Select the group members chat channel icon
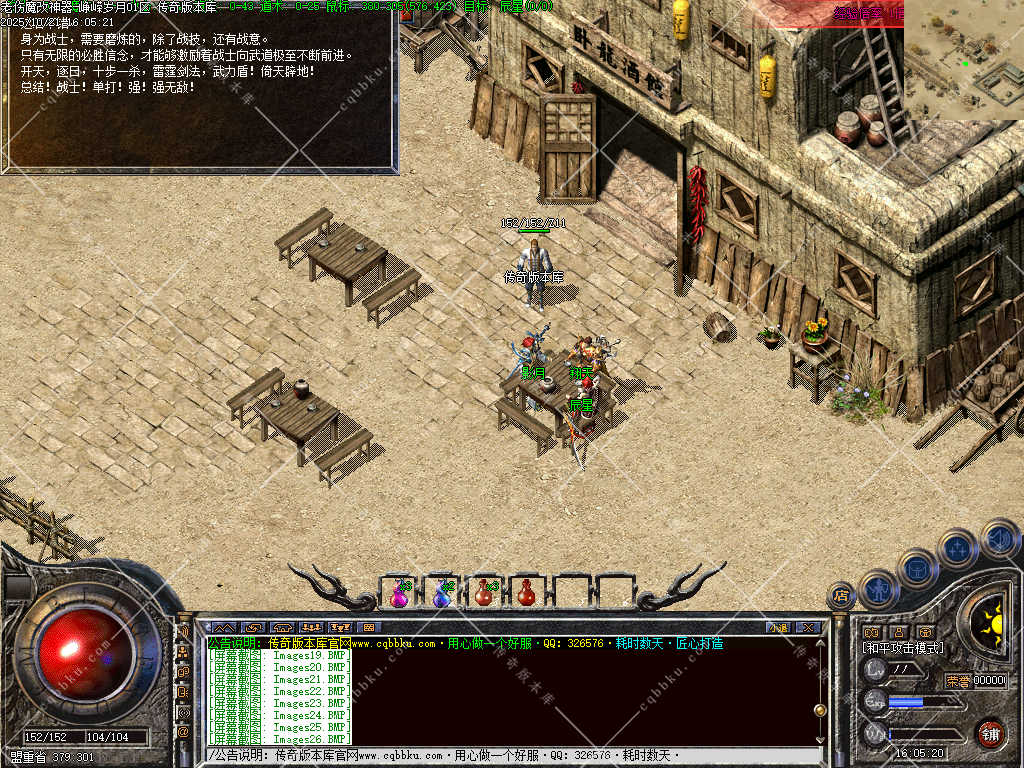1024x768 pixels. point(183,652)
